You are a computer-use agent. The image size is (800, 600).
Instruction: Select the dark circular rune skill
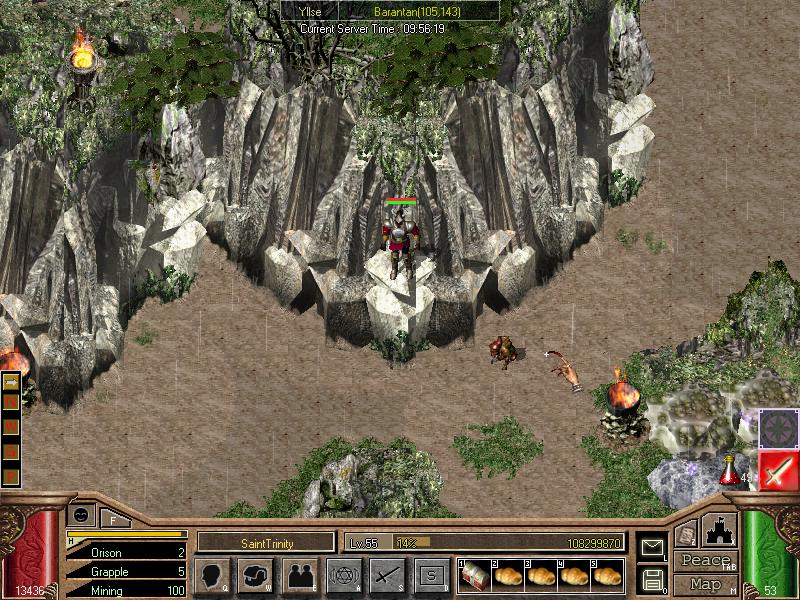778,429
